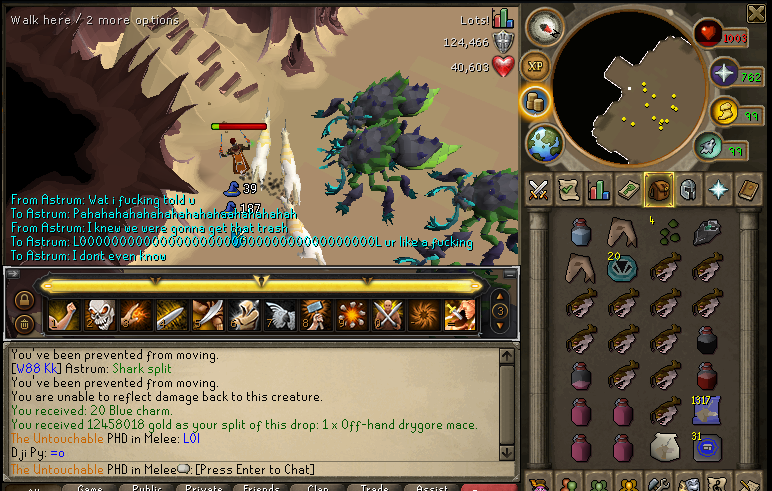Open the prayer points orb
The image size is (772, 491).
pyautogui.click(x=723, y=73)
